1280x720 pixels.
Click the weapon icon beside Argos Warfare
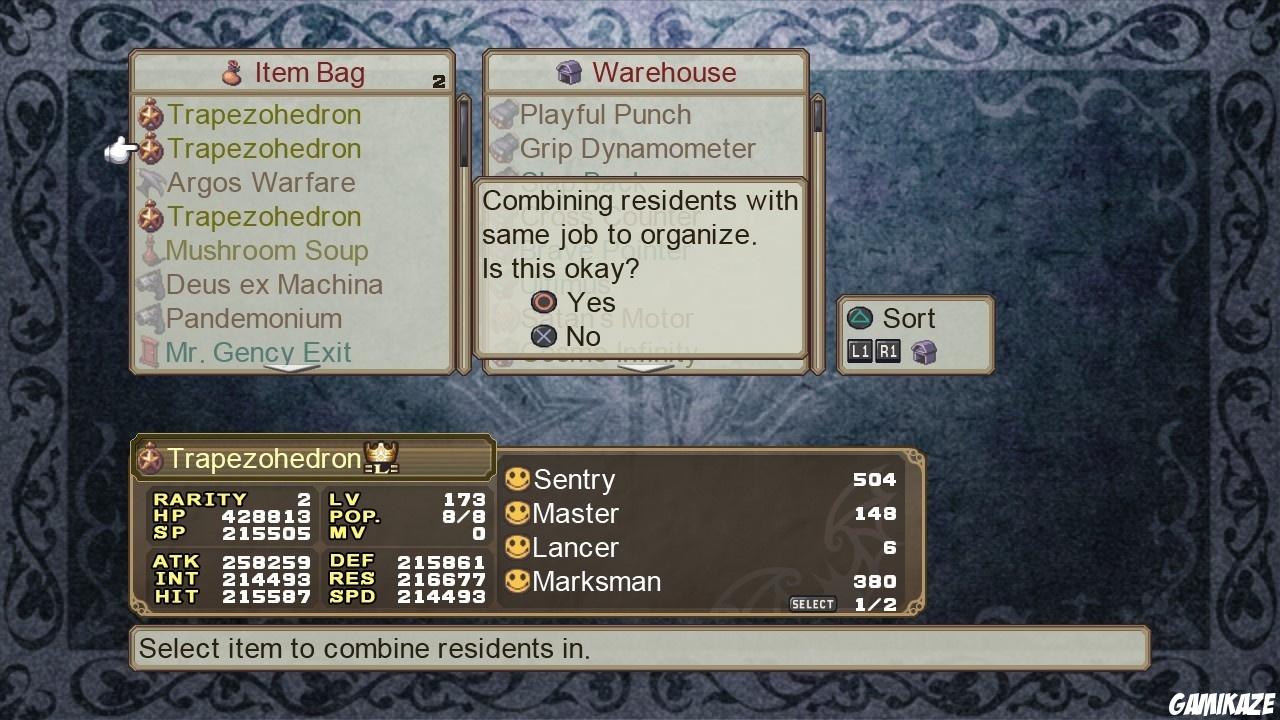pyautogui.click(x=150, y=182)
